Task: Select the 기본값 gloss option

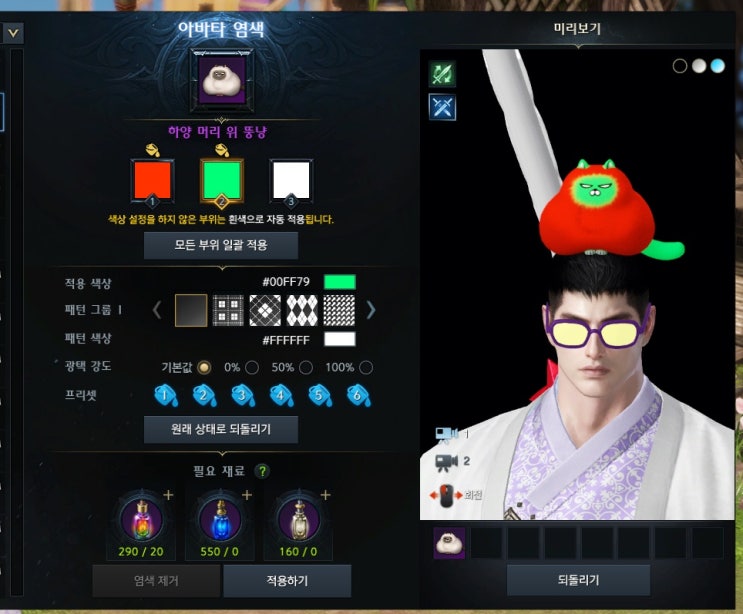Action: 205,367
